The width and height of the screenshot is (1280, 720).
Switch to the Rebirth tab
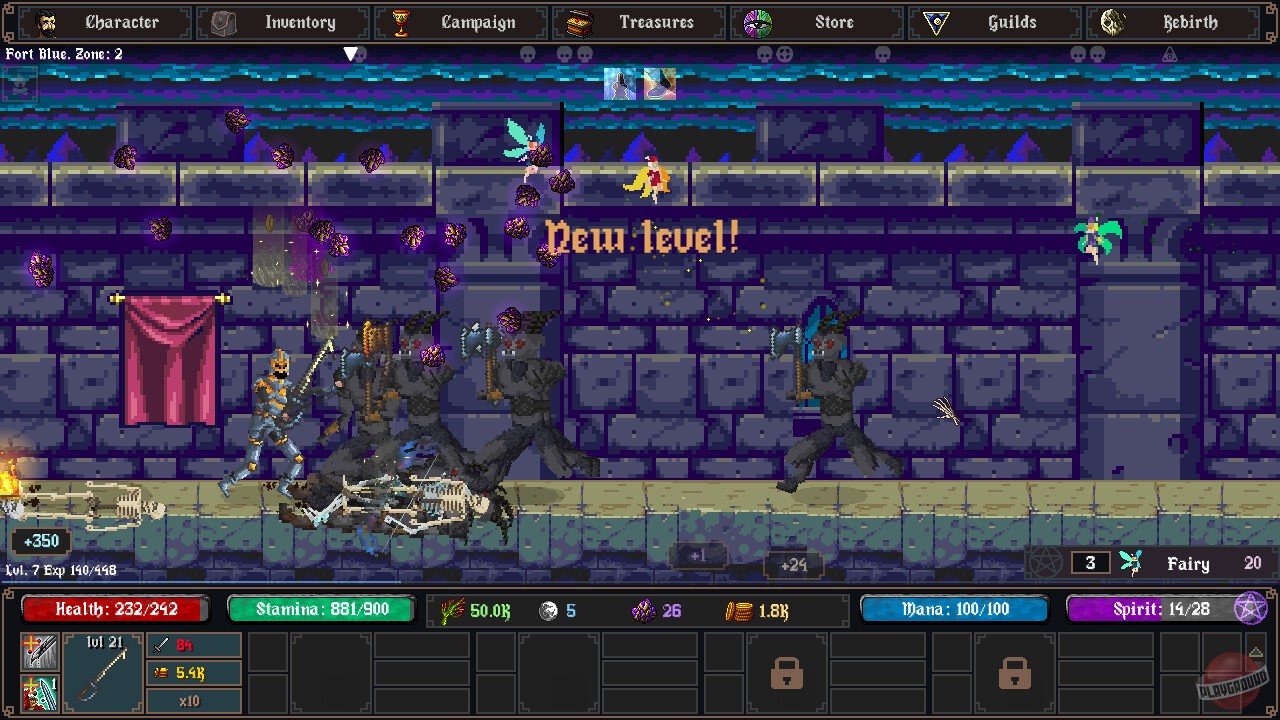pos(1170,22)
